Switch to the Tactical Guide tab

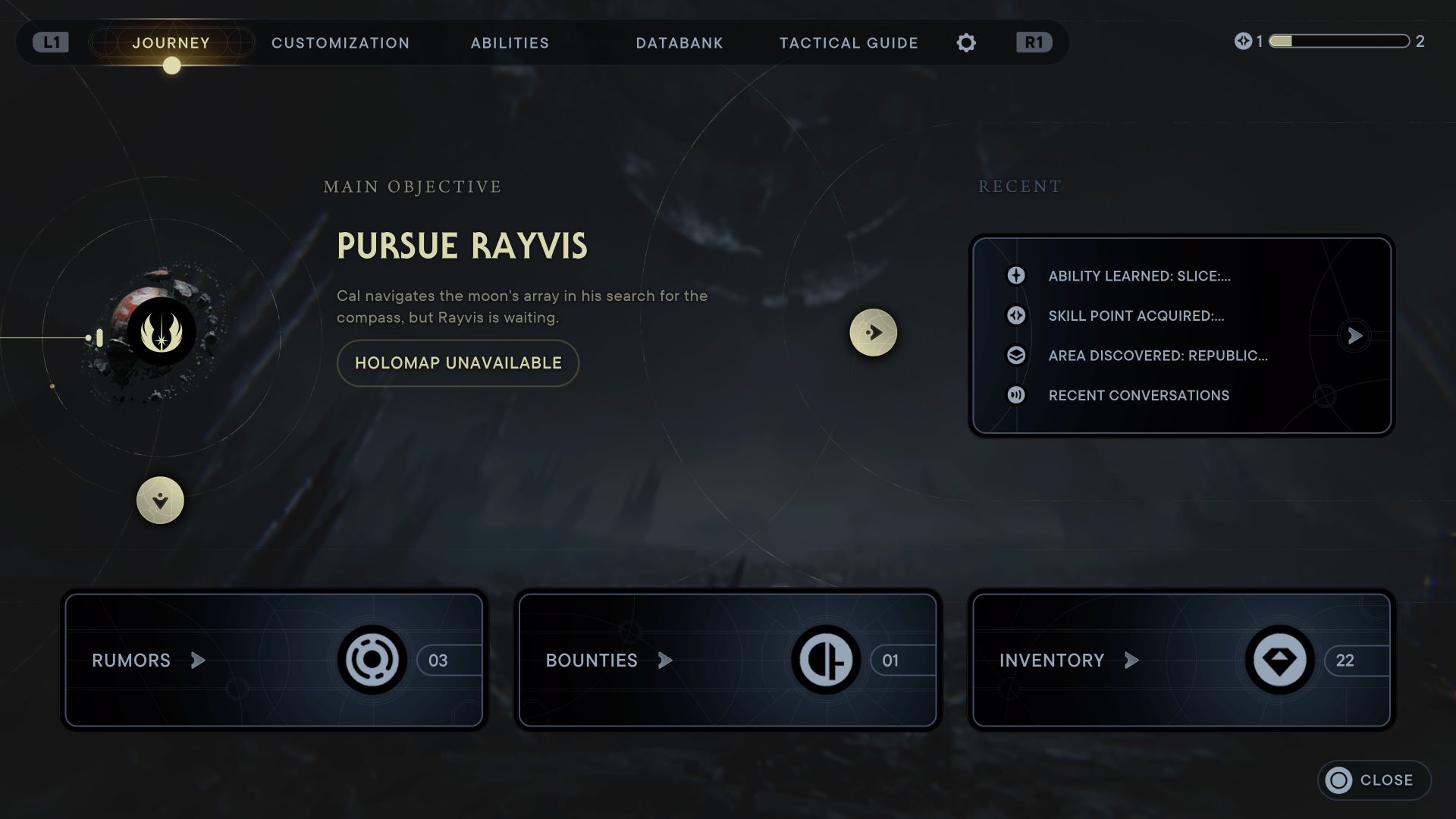(848, 43)
